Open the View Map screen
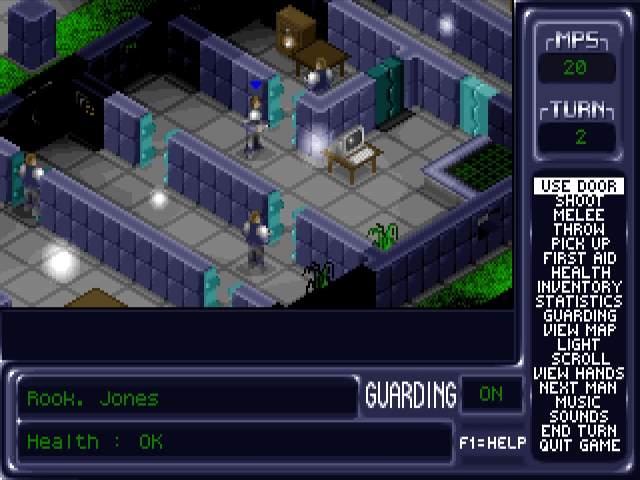The width and height of the screenshot is (640, 480). (579, 330)
